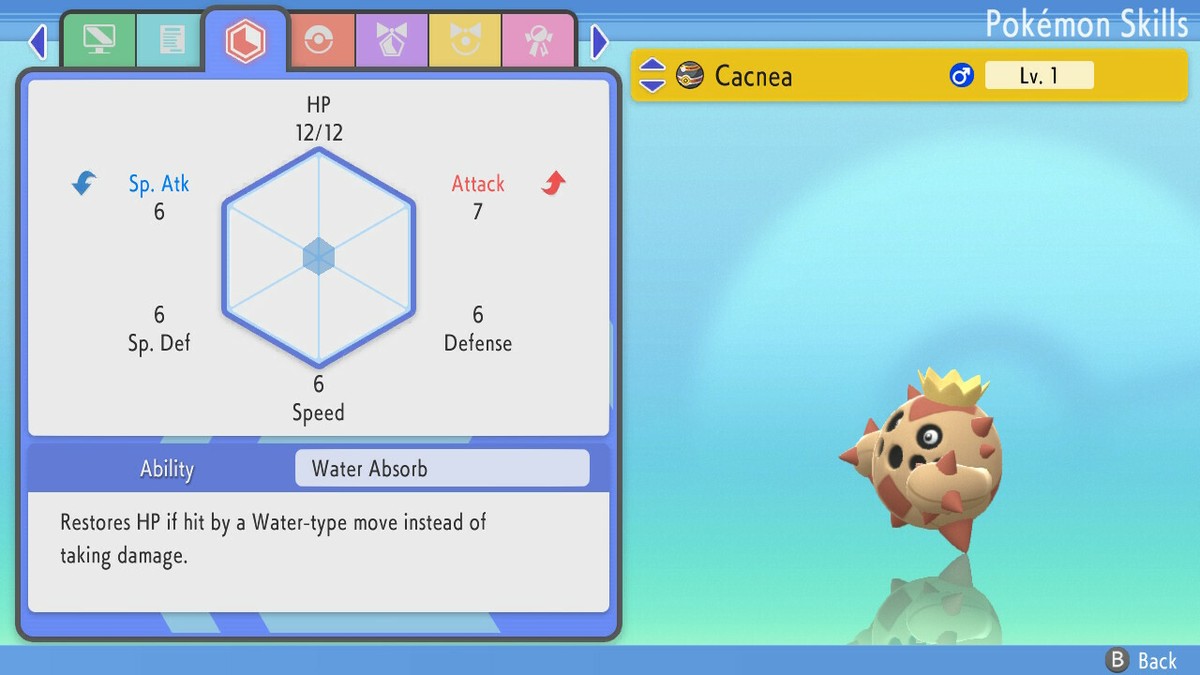The height and width of the screenshot is (675, 1200).
Task: Open the teal document memo tab
Action: 171,41
